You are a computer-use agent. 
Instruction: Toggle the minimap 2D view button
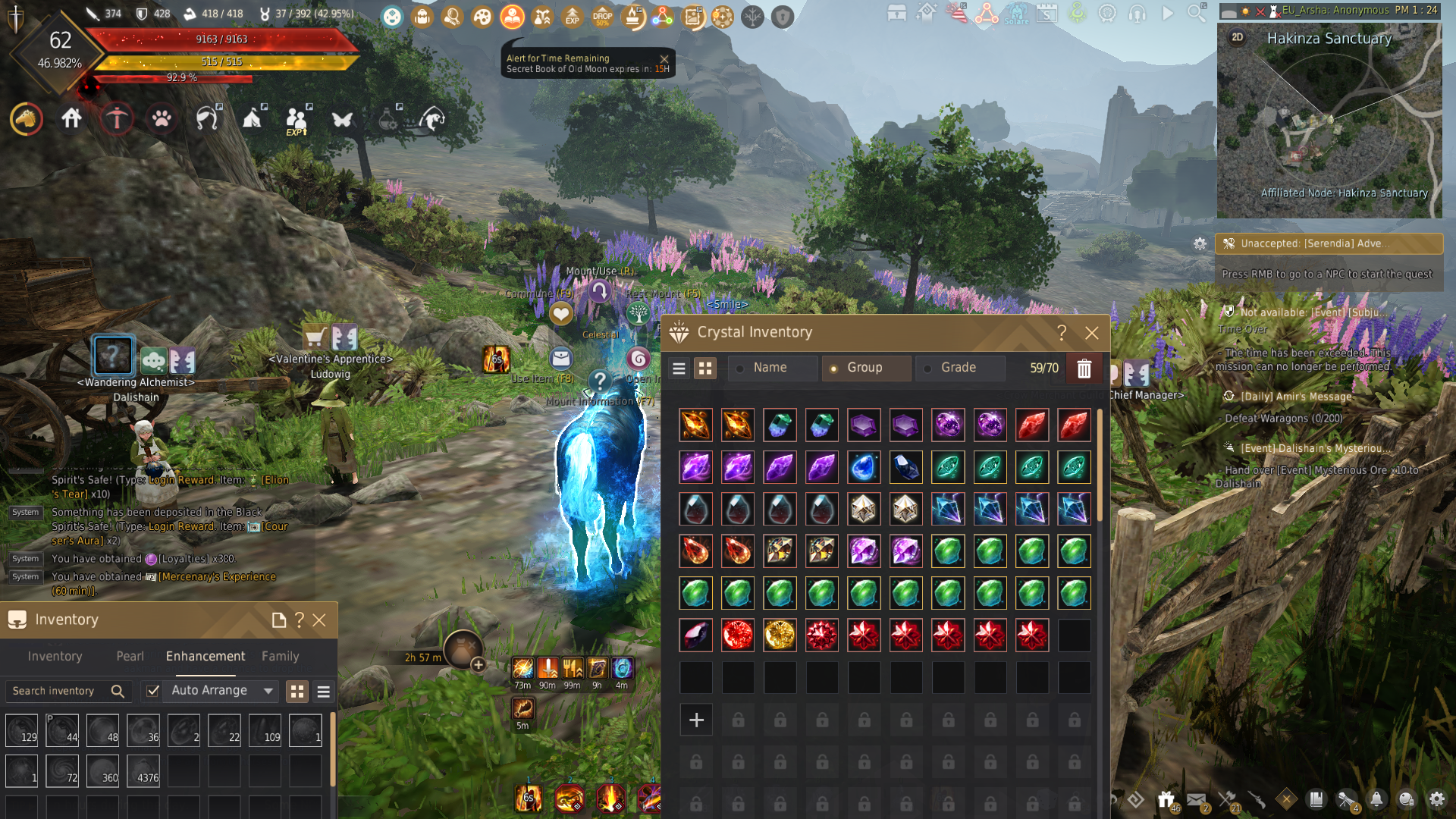tap(1238, 37)
